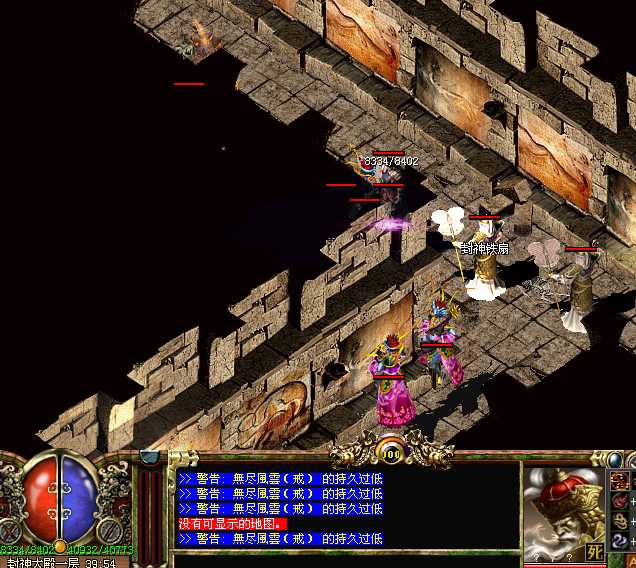Screen dimensions: 636x568
Task: Select the orange swirl skill icon
Action: click(x=620, y=480)
